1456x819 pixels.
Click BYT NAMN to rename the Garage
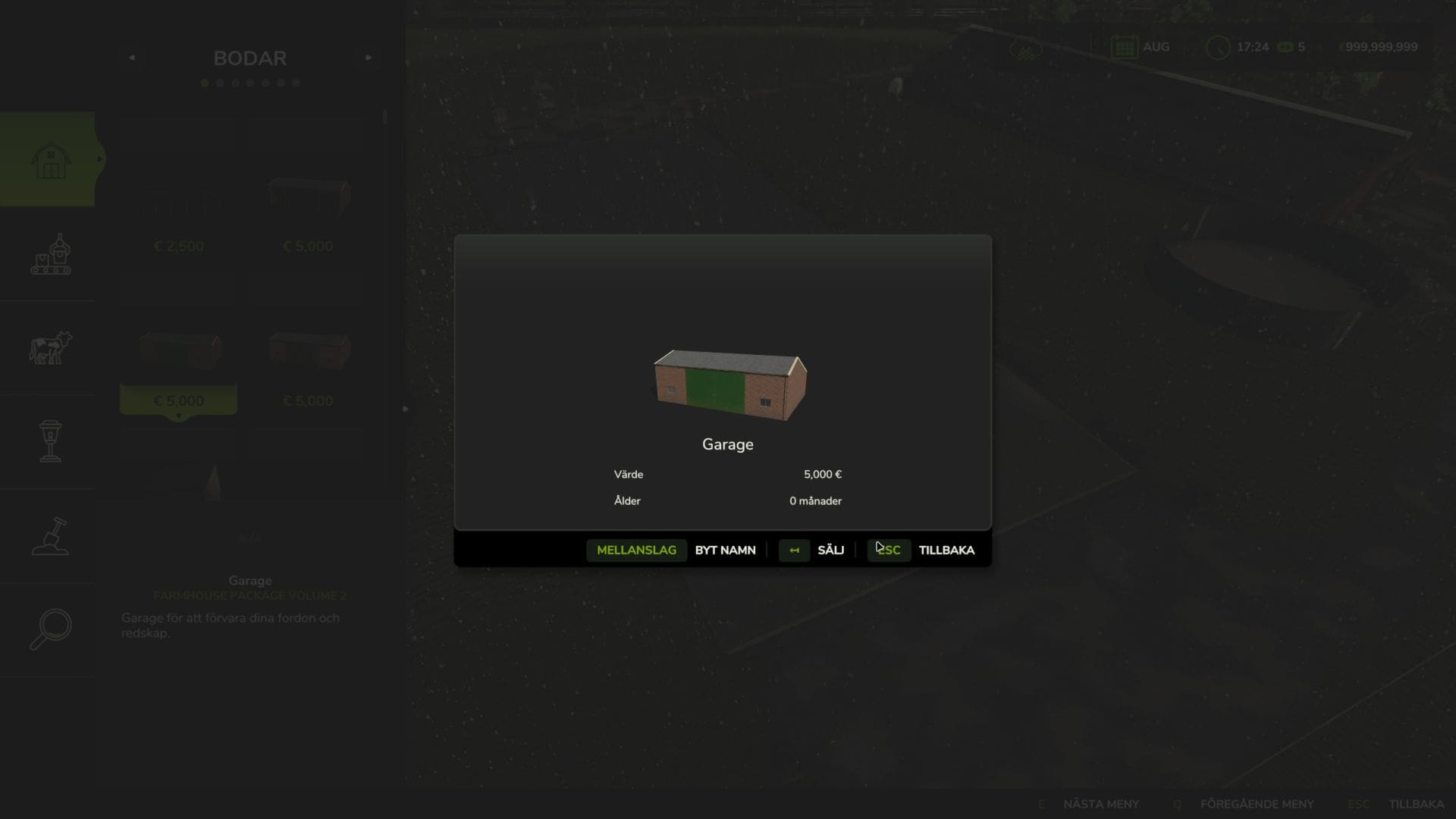click(x=725, y=550)
